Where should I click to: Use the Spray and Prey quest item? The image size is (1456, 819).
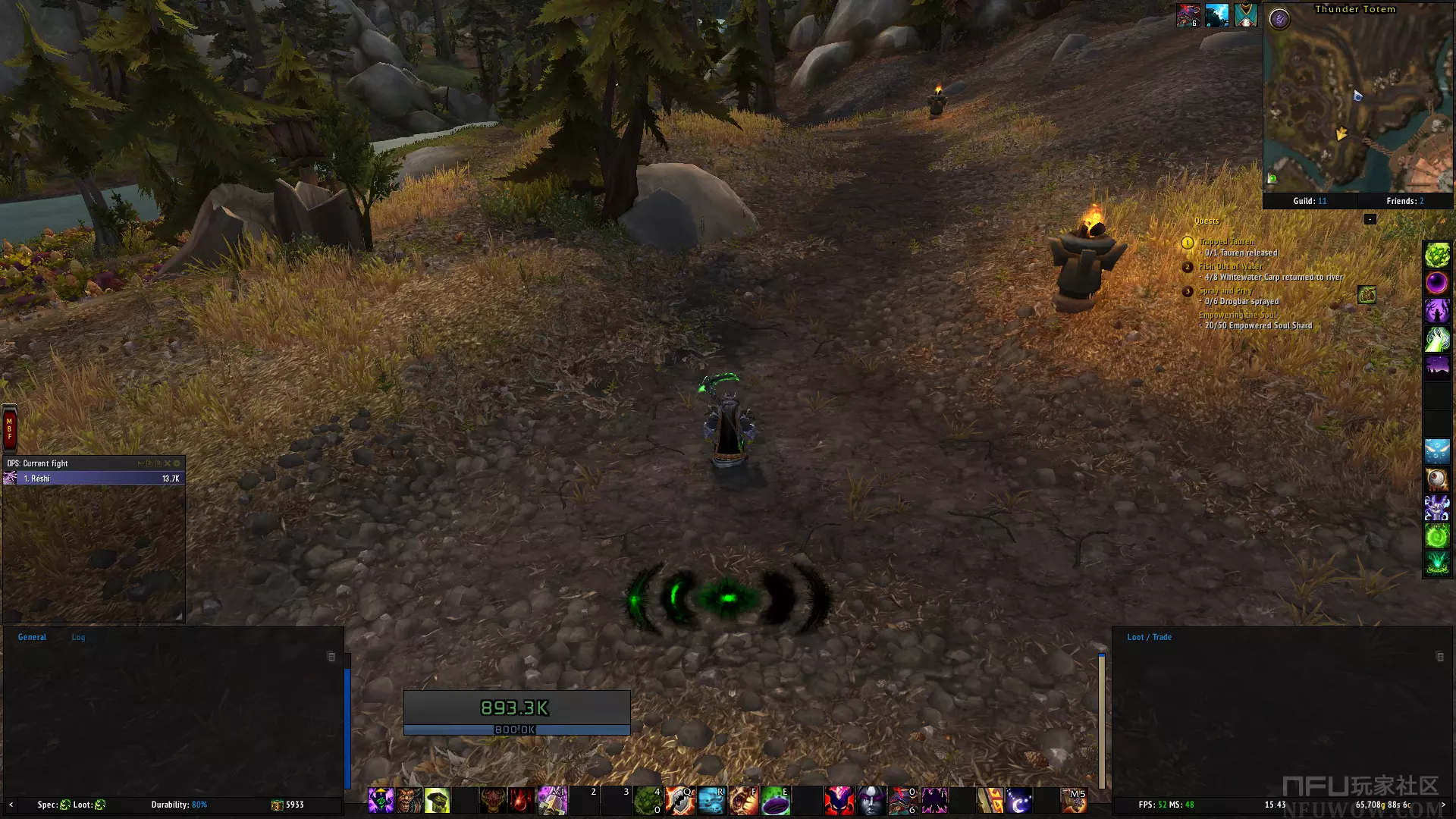[x=1367, y=295]
